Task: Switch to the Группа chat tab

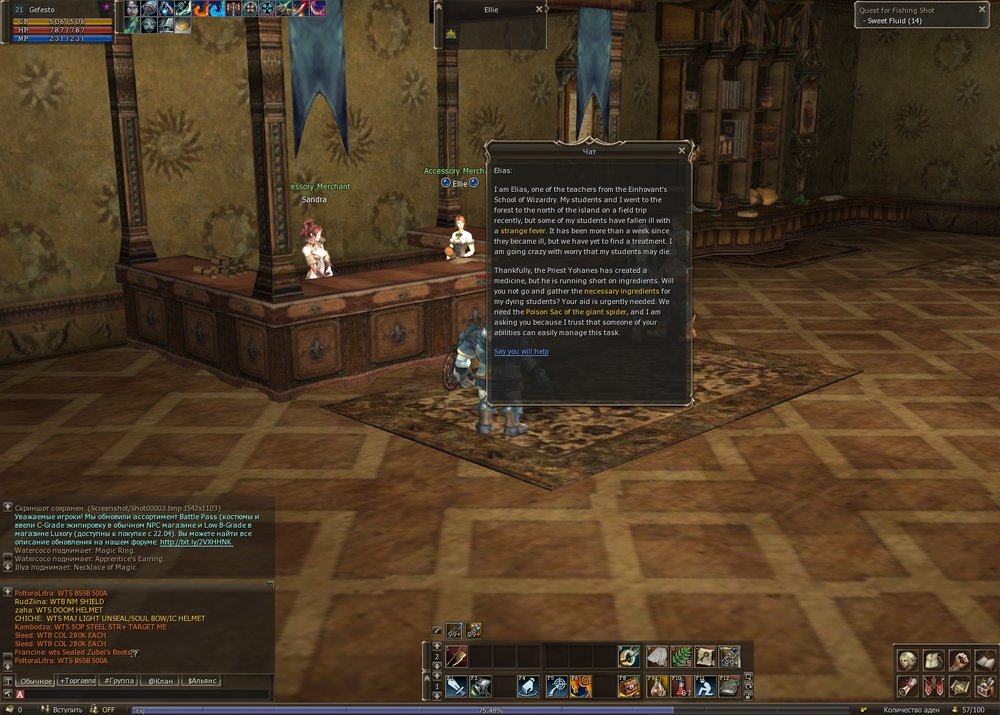Action: (119, 680)
